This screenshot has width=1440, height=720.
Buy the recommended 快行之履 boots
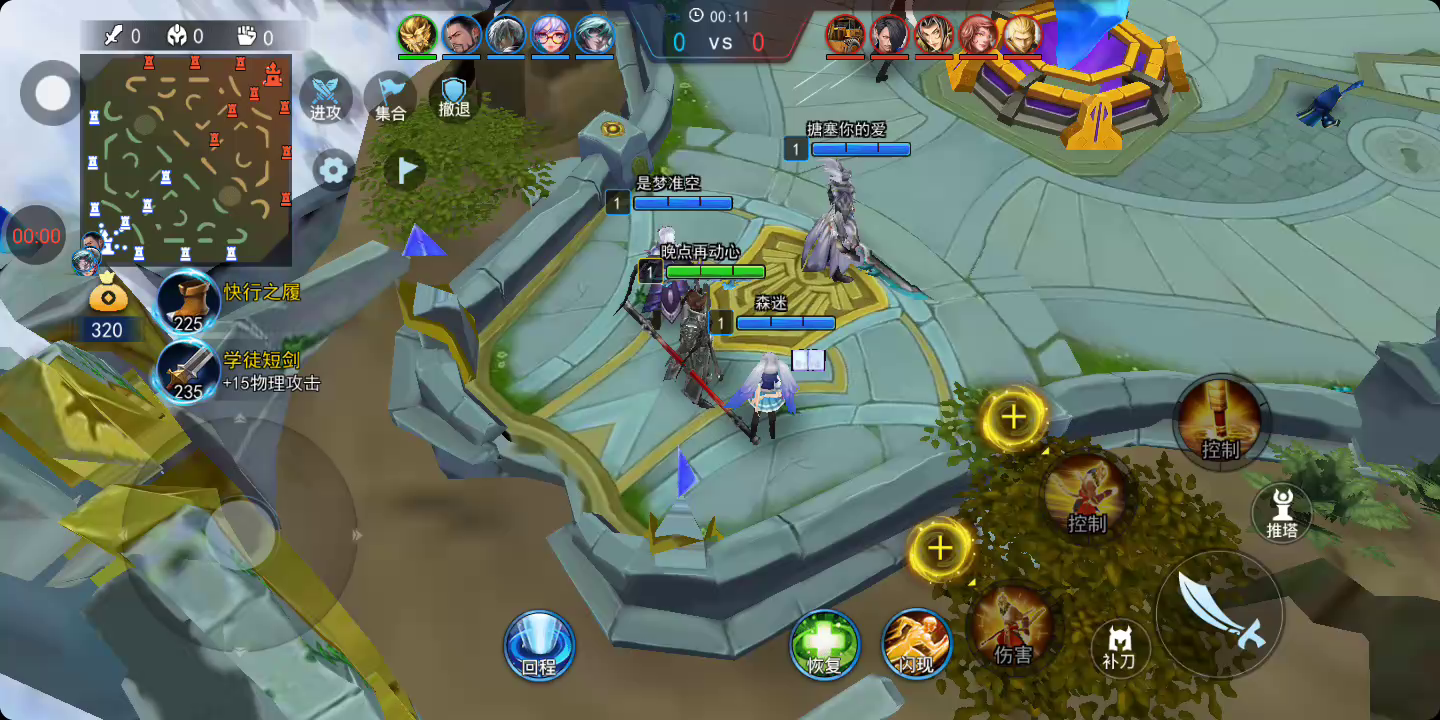tap(189, 301)
